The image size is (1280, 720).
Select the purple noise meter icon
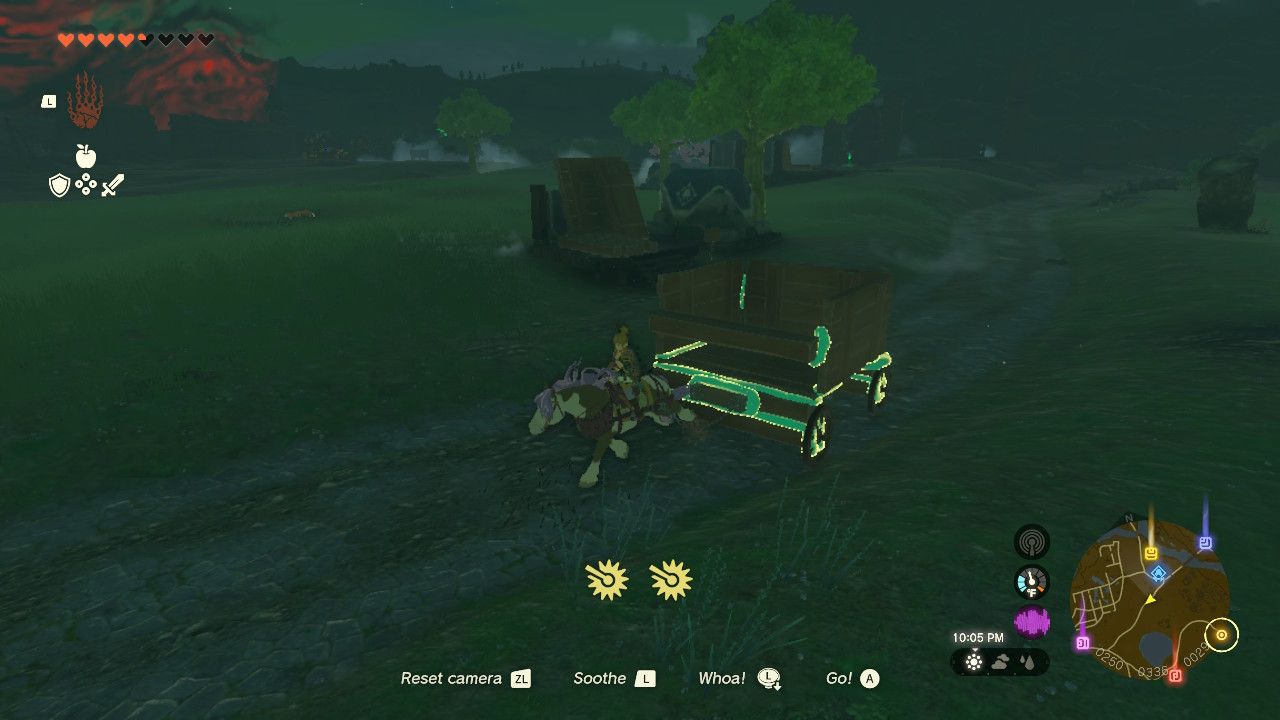[1032, 620]
